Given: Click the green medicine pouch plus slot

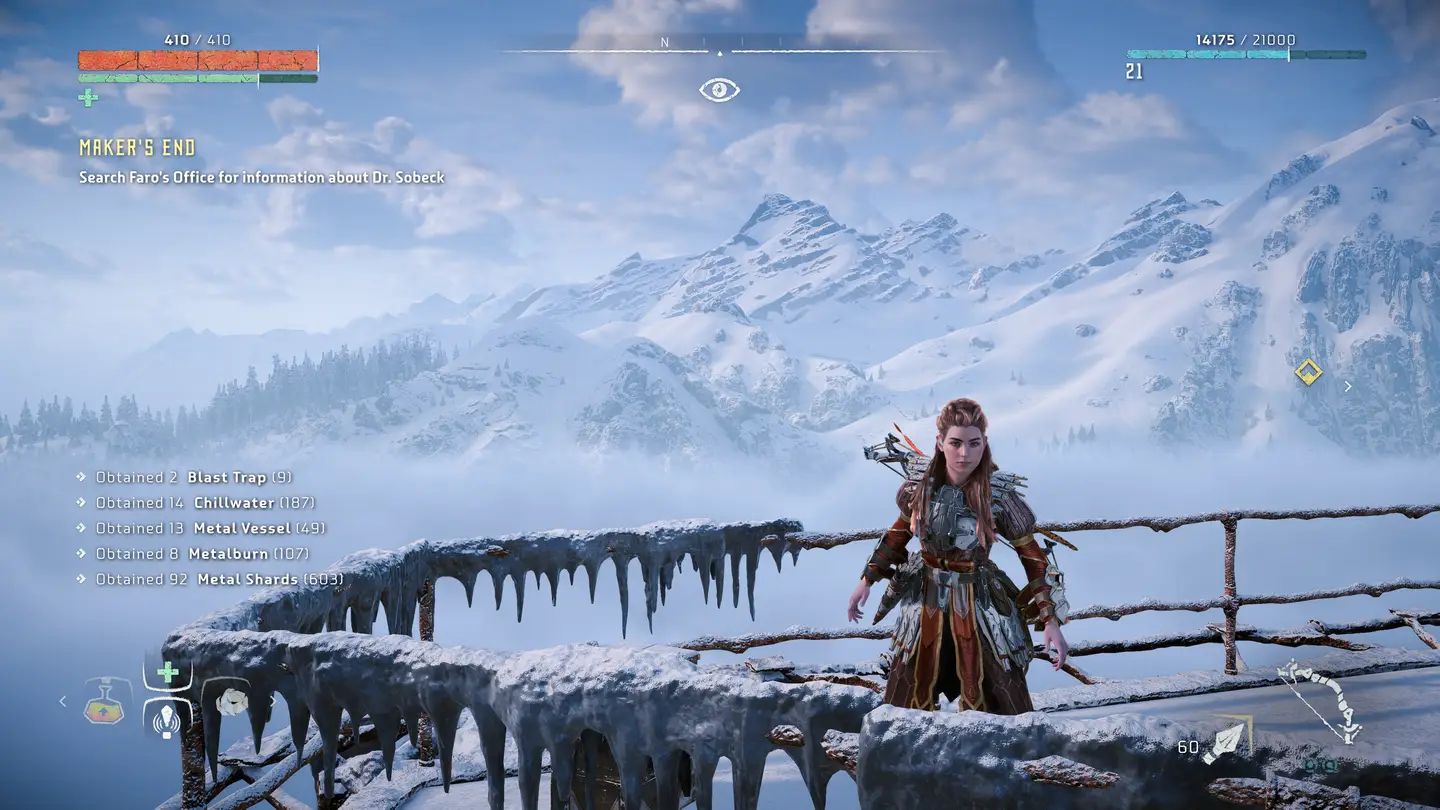Looking at the screenshot, I should click(168, 670).
